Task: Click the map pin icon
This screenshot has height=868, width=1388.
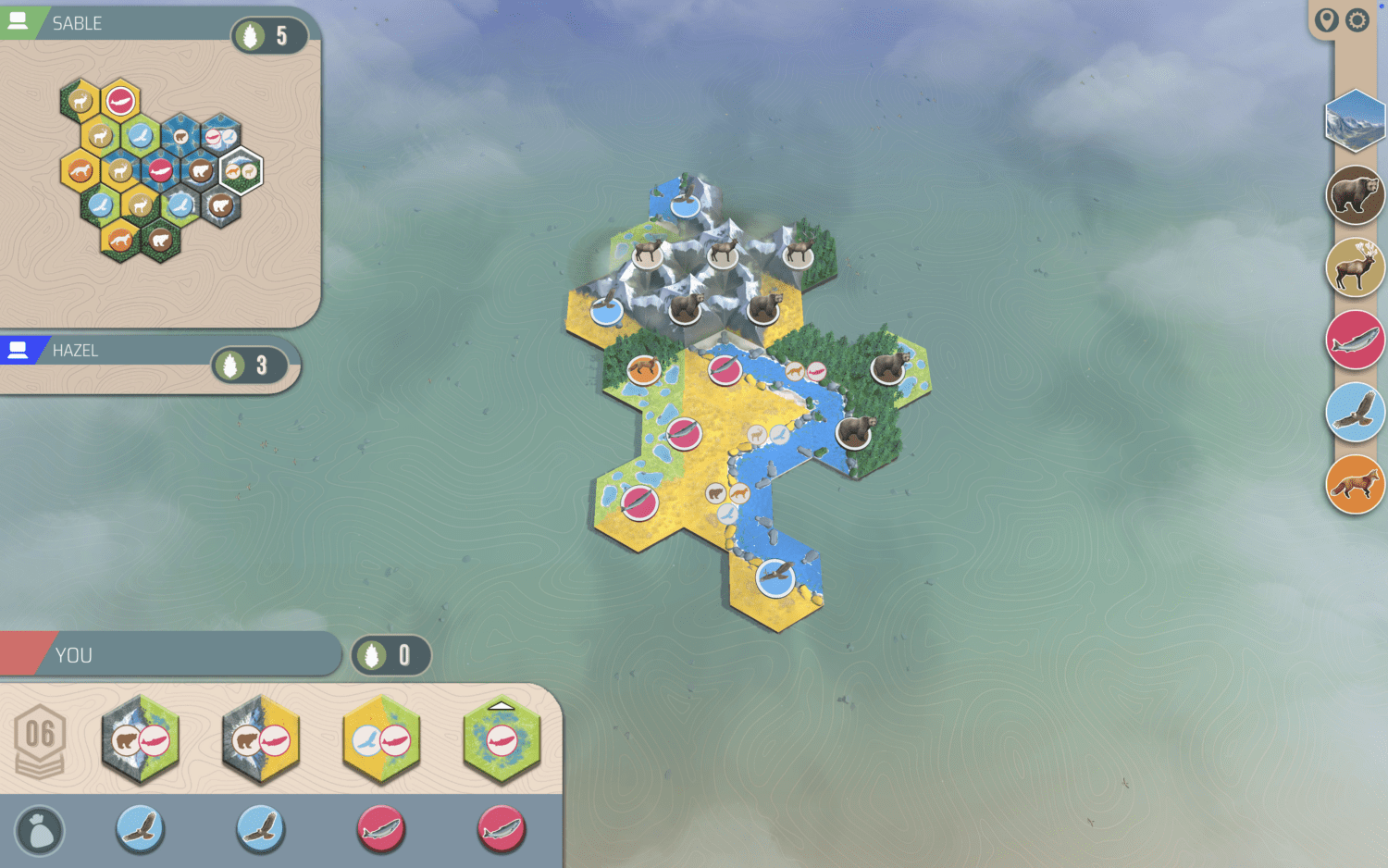Action: pyautogui.click(x=1327, y=20)
